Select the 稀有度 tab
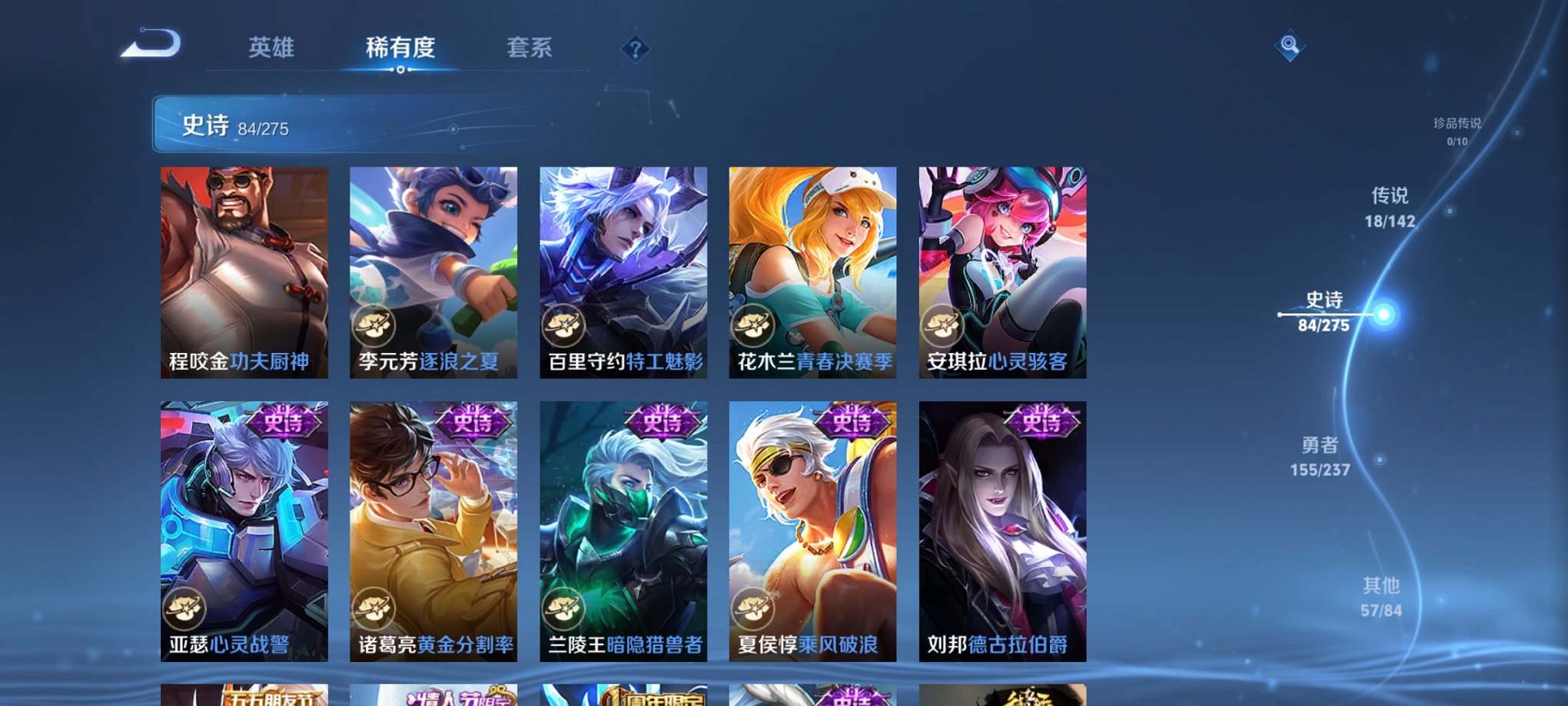 tap(400, 48)
